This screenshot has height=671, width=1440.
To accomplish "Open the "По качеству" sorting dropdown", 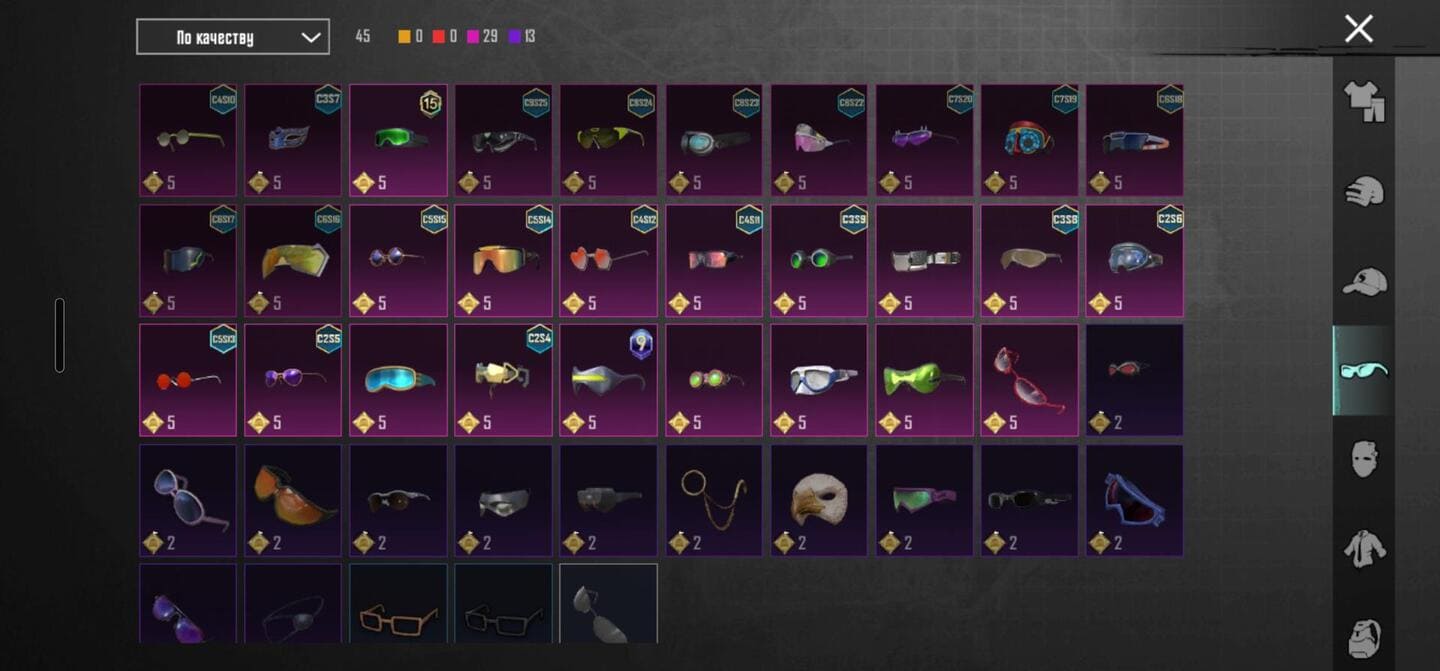I will (233, 37).
